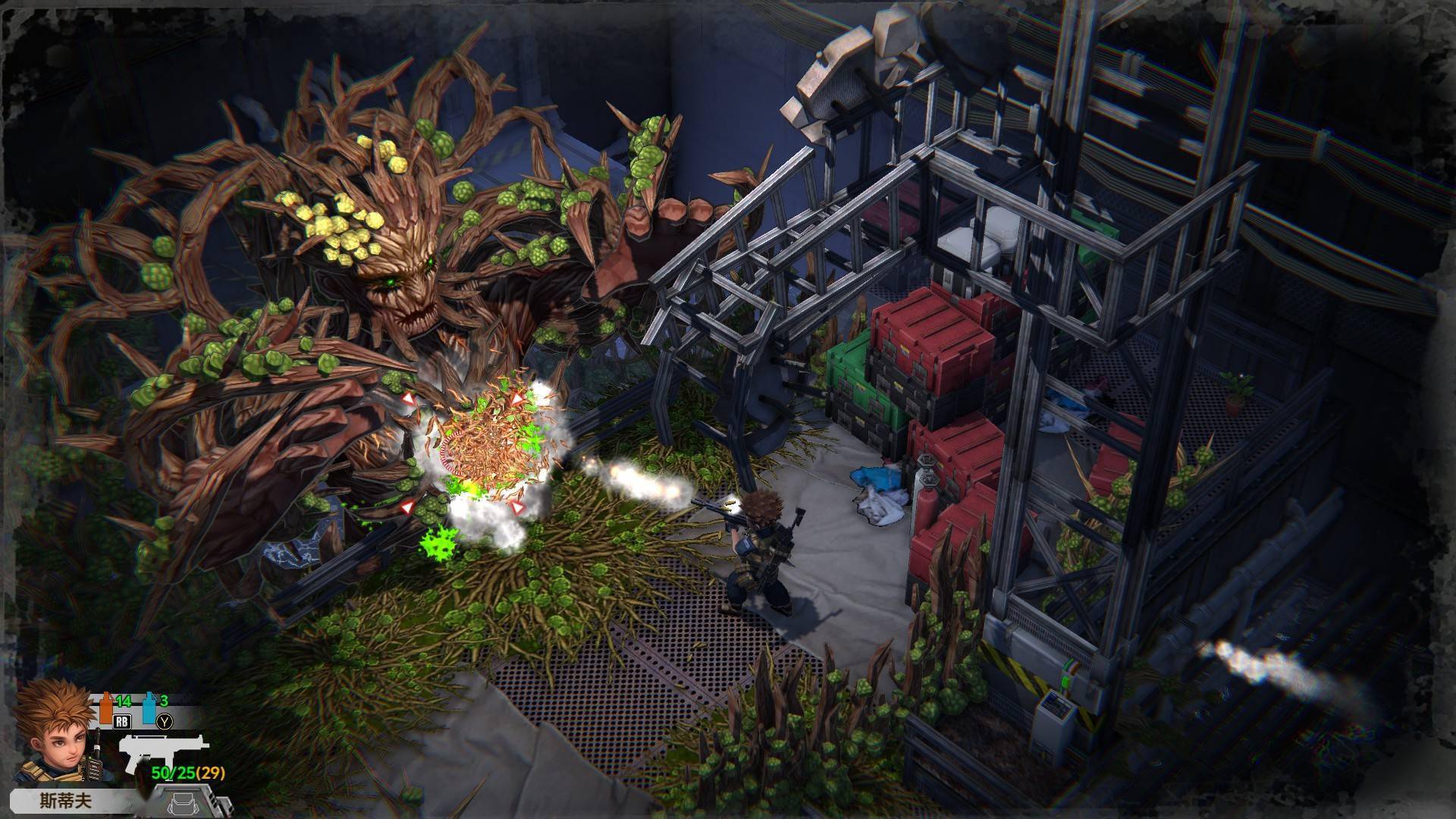Click the 斯蒂夫 character name plate
The image size is (1456, 819).
tap(65, 801)
